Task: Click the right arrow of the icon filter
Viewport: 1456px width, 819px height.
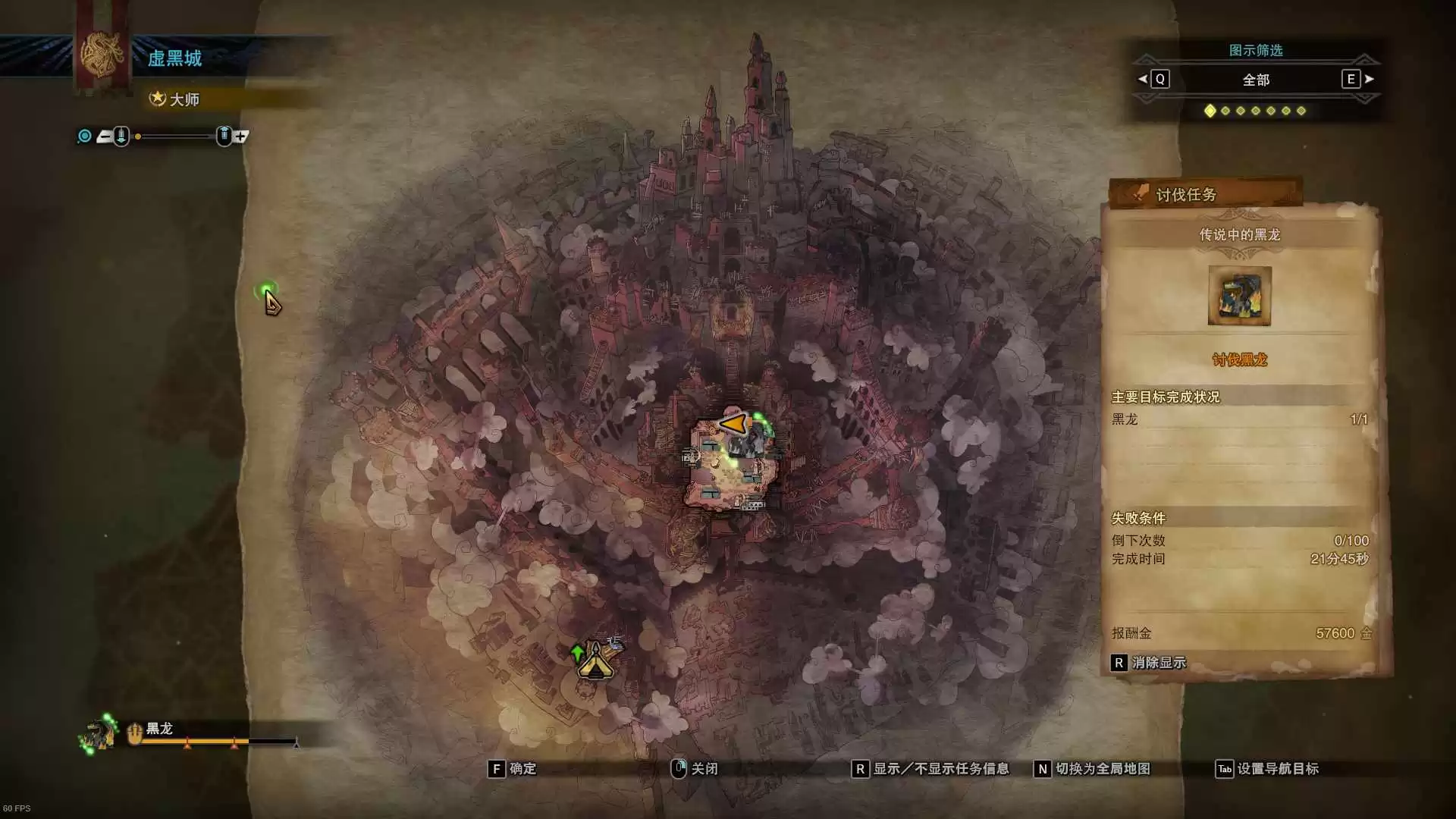Action: pyautogui.click(x=1369, y=79)
